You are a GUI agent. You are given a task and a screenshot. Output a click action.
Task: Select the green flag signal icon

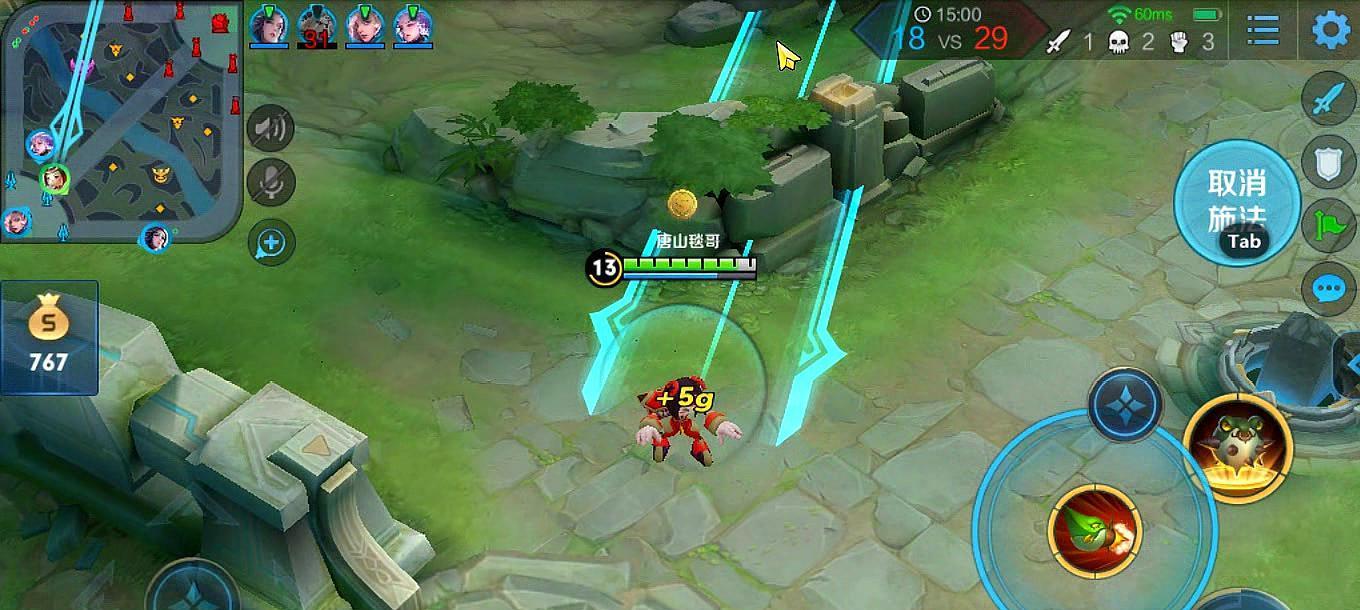tap(1329, 226)
